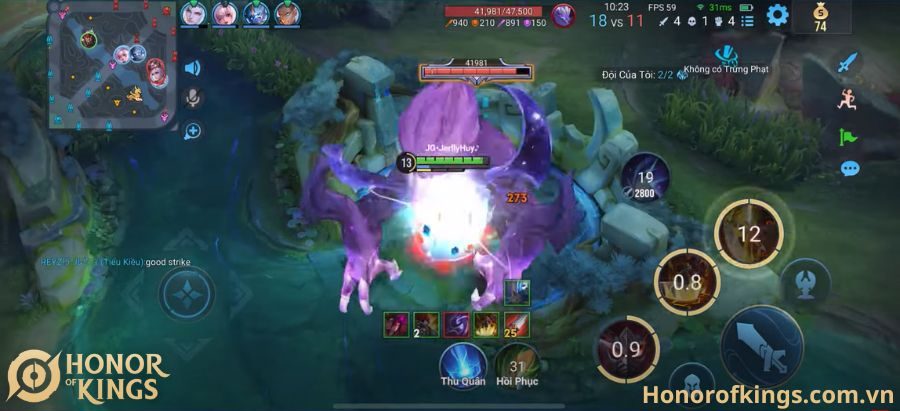Send the blue sword attack signal

(848, 62)
